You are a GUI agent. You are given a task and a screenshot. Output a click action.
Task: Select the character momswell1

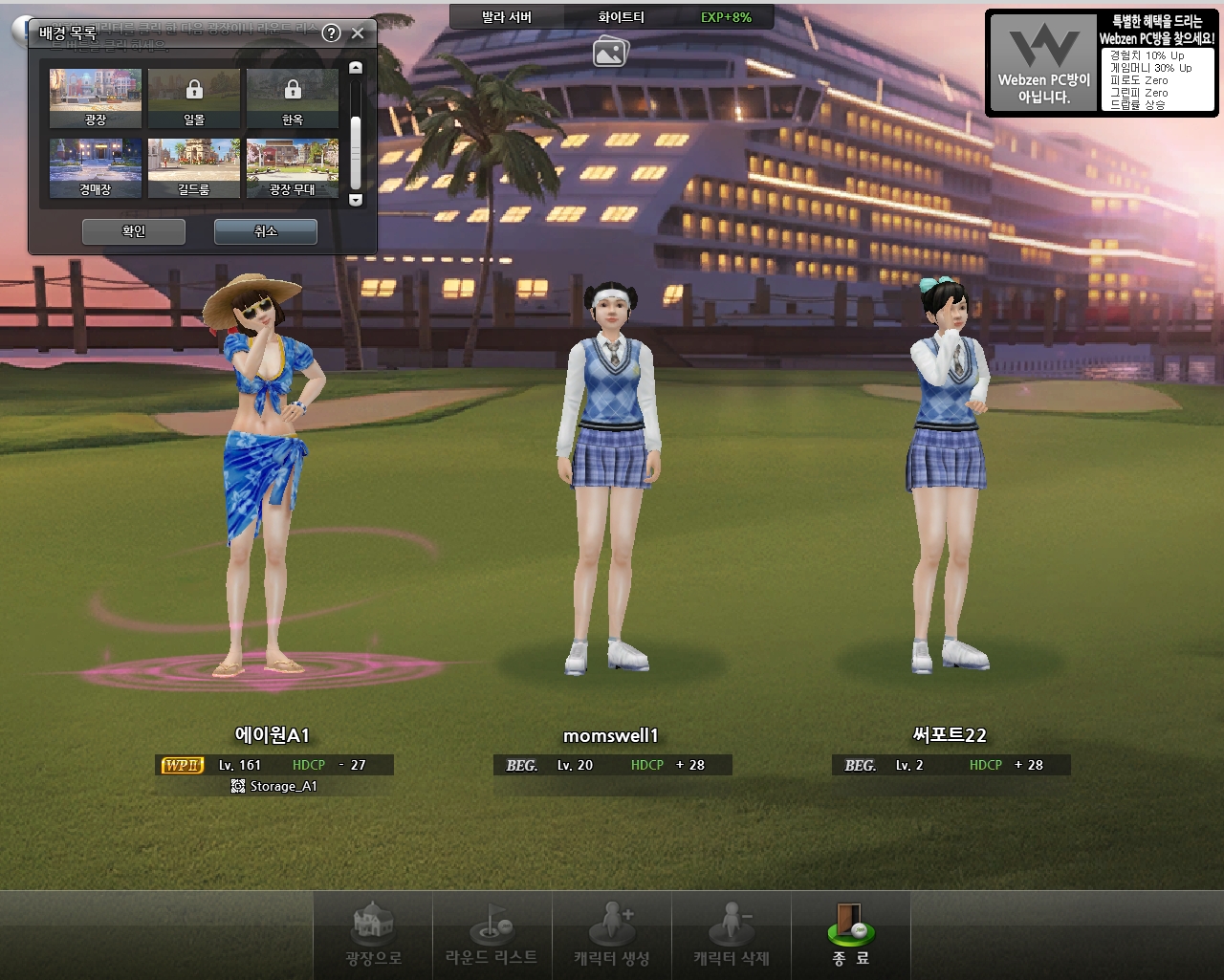(x=610, y=497)
